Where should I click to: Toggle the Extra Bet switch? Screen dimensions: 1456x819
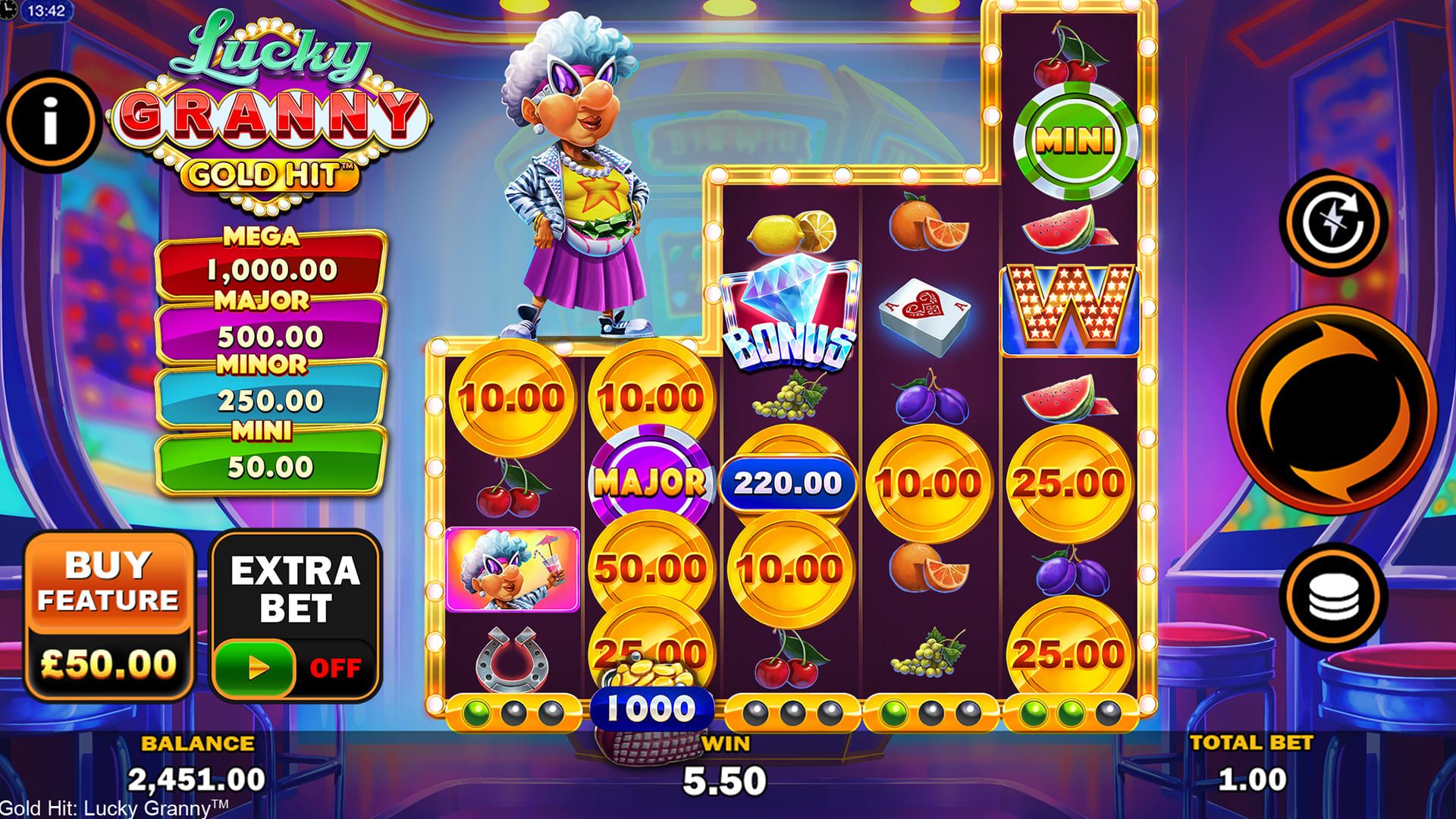(x=255, y=667)
